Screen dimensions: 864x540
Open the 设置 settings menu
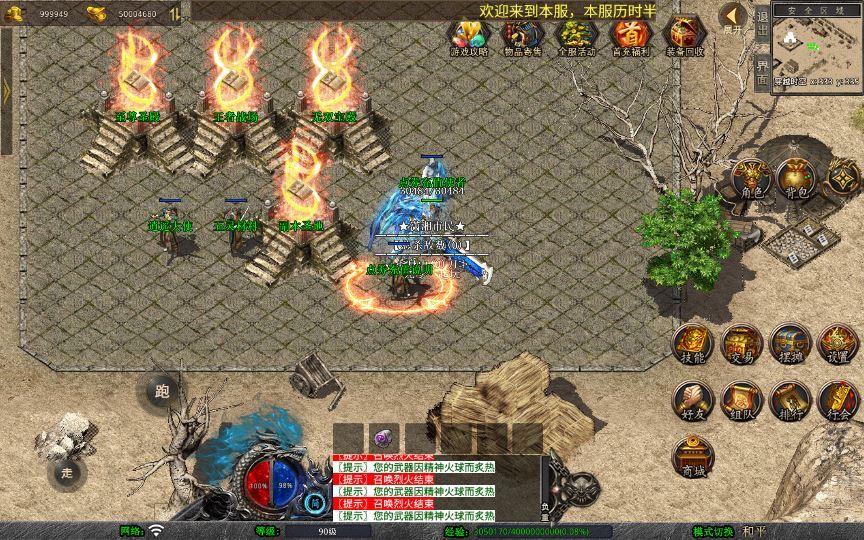(x=838, y=344)
